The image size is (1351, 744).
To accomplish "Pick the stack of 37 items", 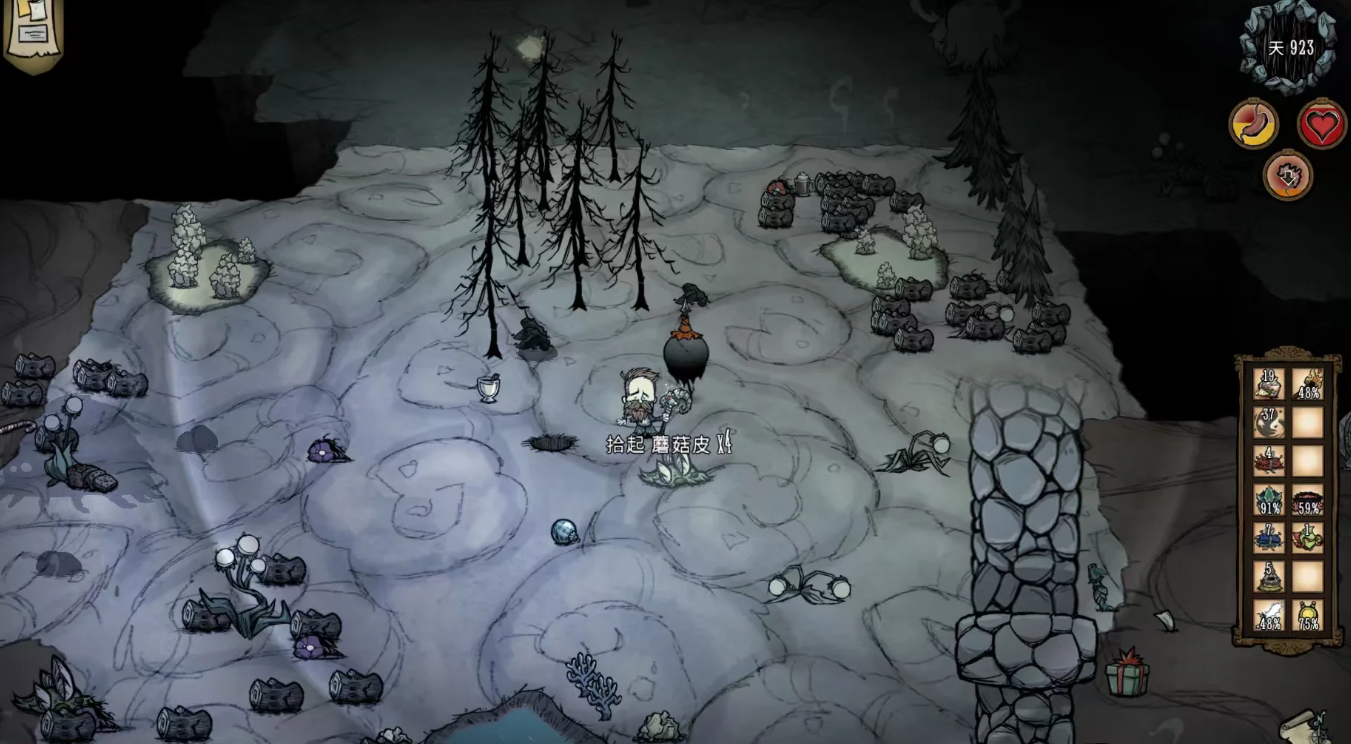I will 1269,423.
